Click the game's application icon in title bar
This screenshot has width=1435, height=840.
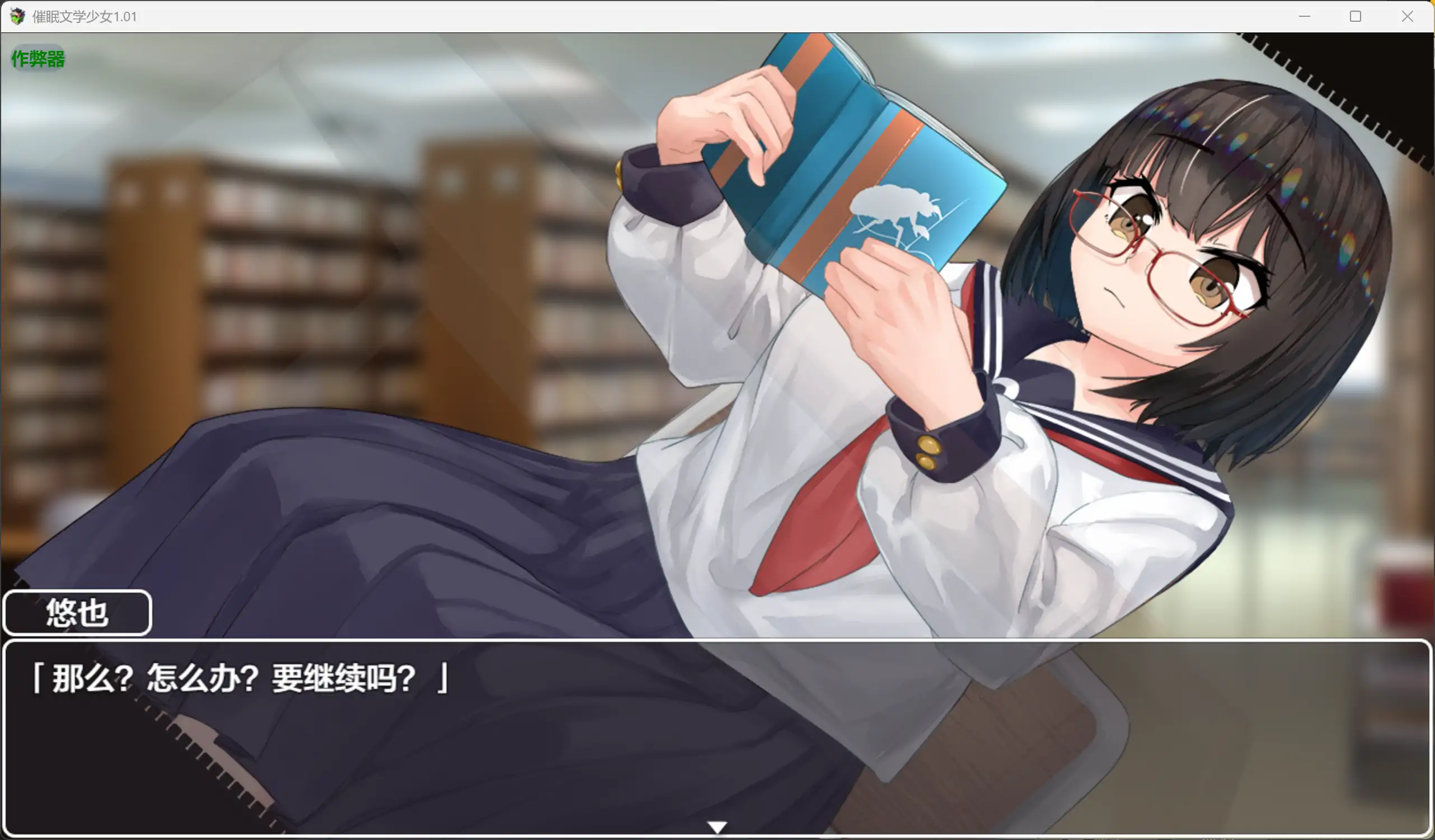click(17, 17)
